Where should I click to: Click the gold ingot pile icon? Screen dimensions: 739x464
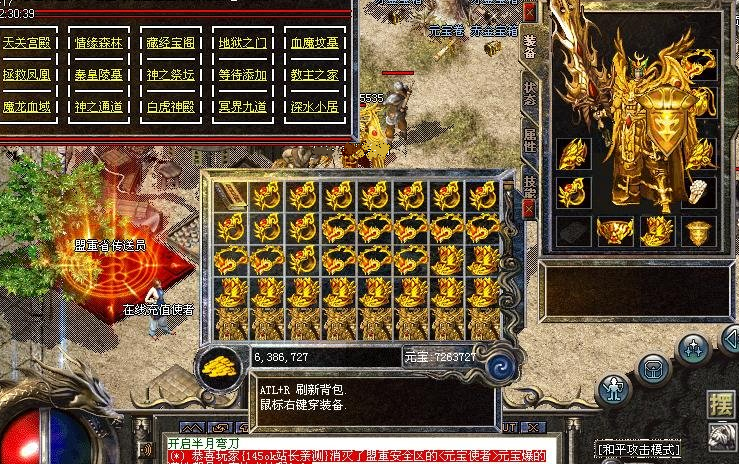[219, 367]
